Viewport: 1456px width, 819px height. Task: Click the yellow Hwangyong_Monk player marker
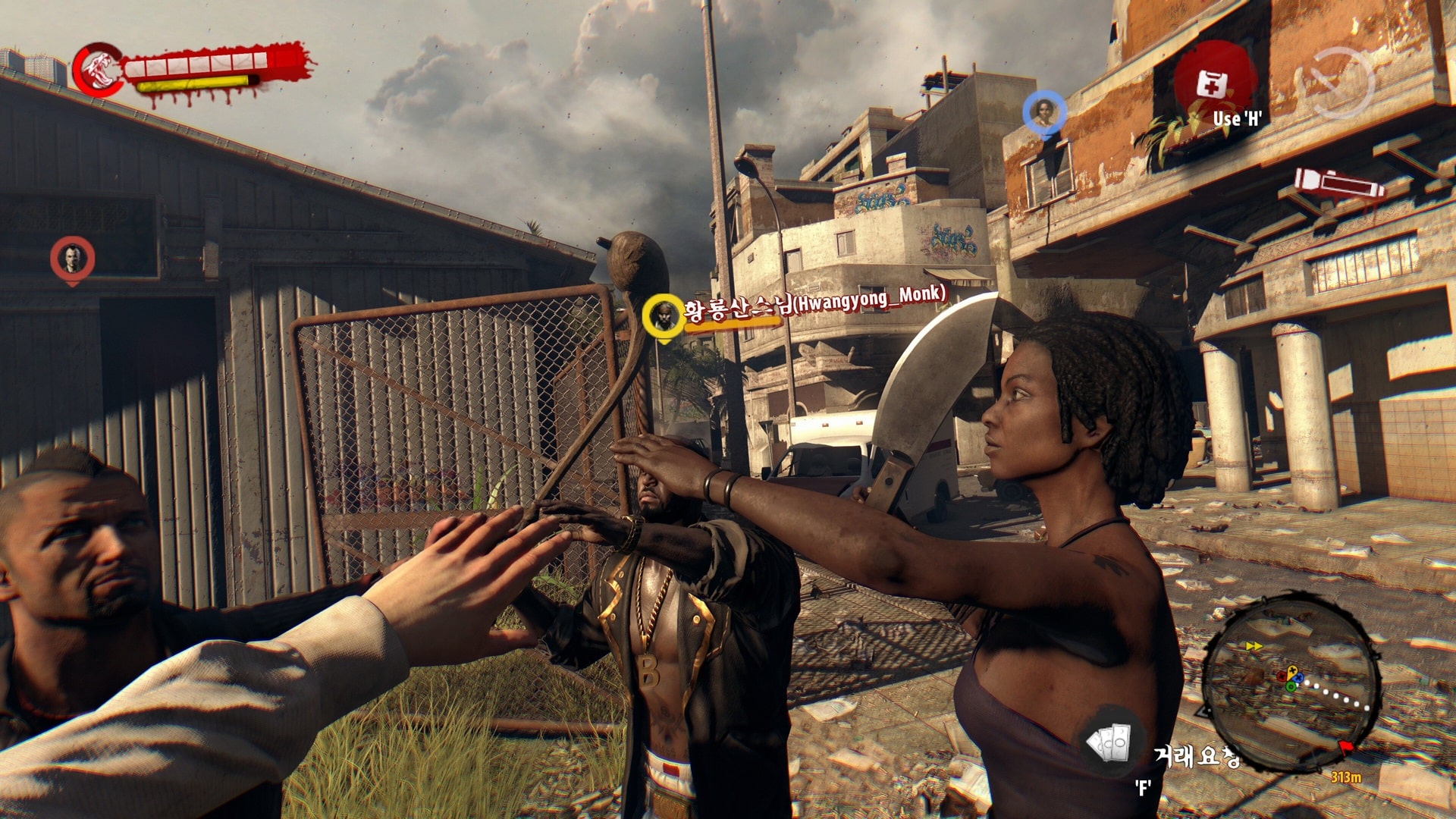pyautogui.click(x=664, y=315)
